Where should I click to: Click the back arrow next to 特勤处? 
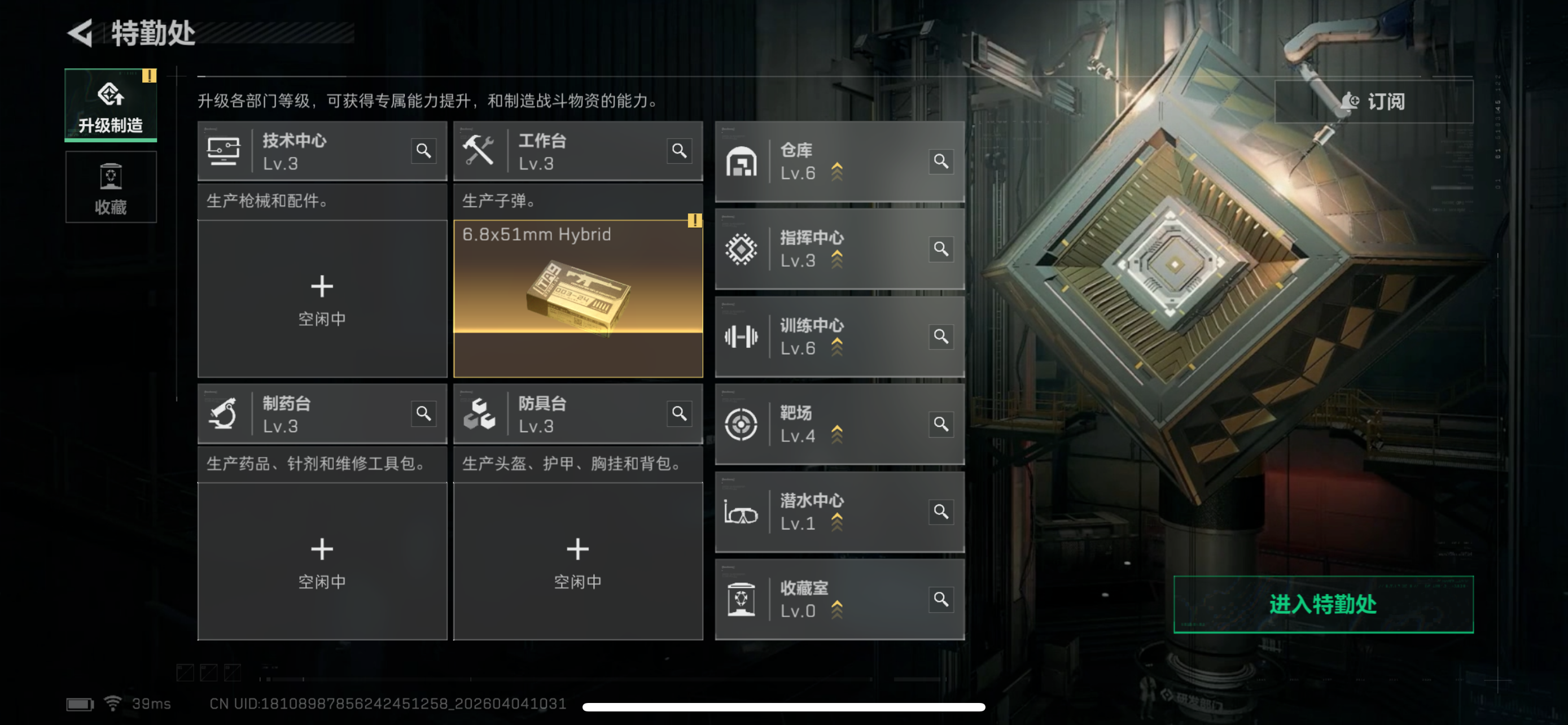click(x=81, y=34)
